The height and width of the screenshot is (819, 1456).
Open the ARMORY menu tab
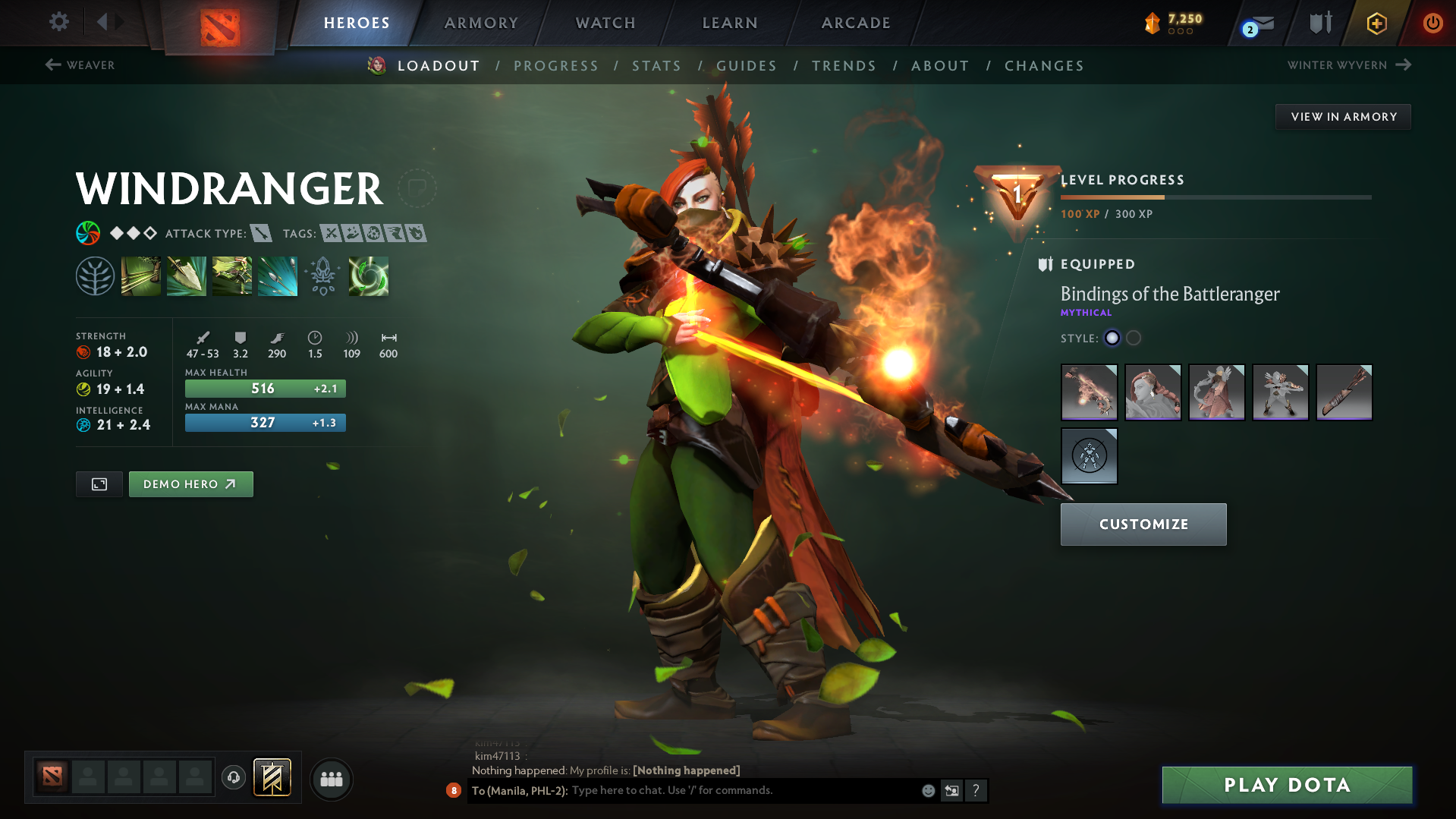tap(480, 23)
